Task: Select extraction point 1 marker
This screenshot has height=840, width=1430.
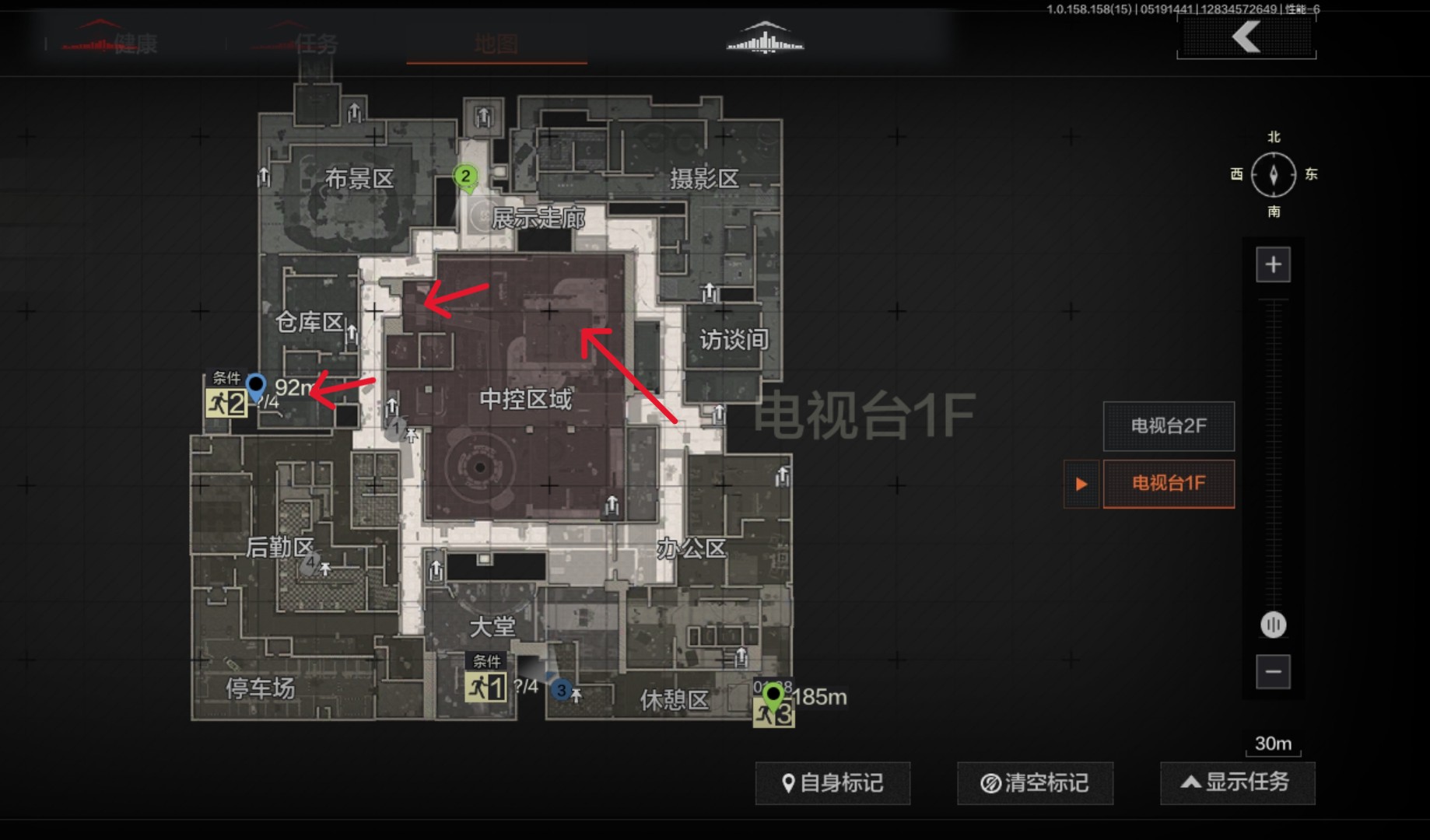Action: (485, 687)
